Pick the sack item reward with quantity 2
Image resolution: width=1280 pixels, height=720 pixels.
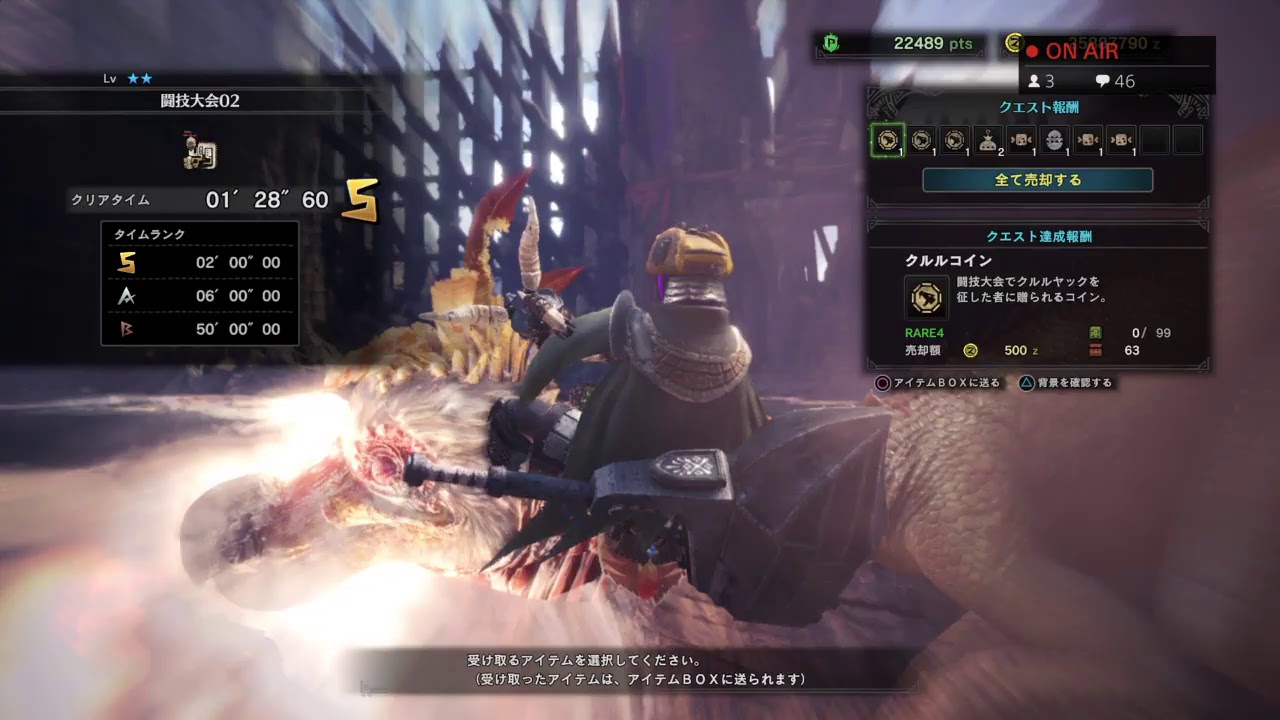(x=988, y=140)
